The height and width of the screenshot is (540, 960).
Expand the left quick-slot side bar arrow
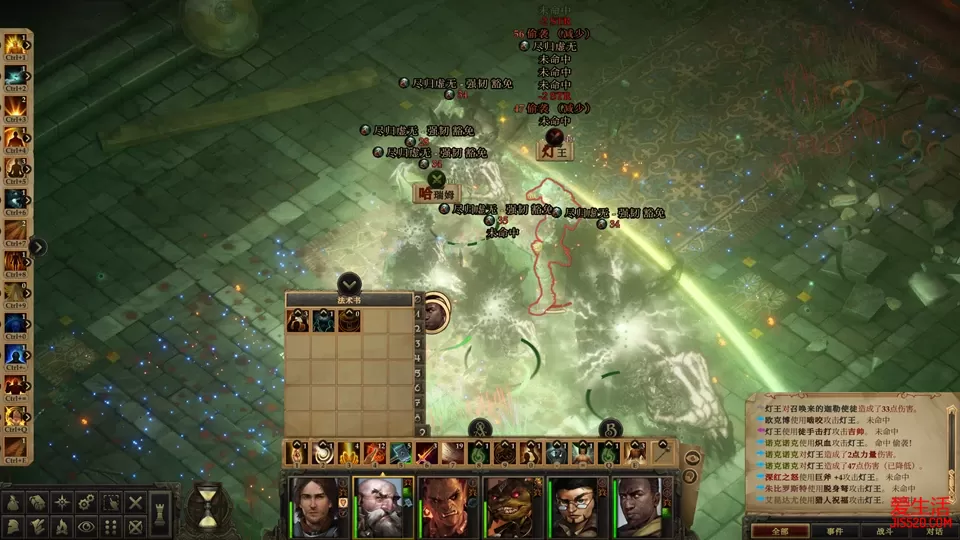point(38,246)
